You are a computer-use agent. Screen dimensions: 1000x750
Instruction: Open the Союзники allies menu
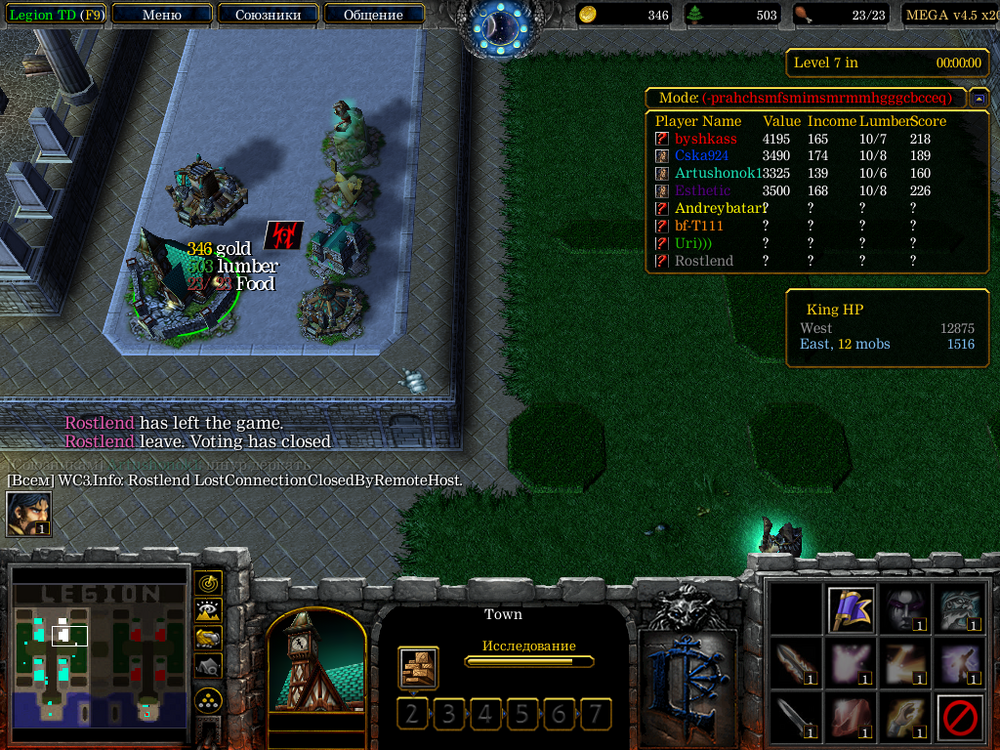(267, 15)
